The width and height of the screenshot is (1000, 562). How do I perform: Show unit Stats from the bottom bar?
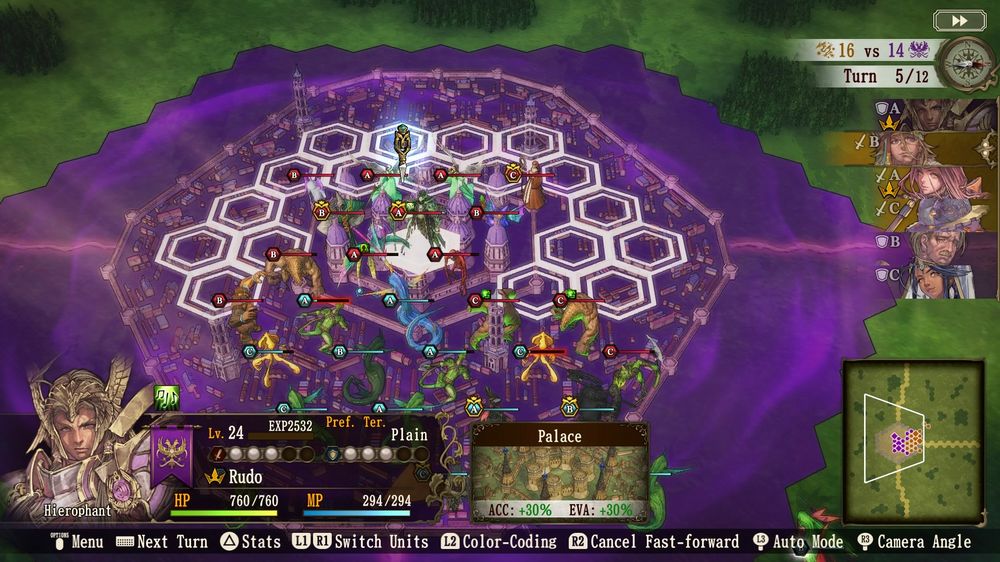(249, 542)
